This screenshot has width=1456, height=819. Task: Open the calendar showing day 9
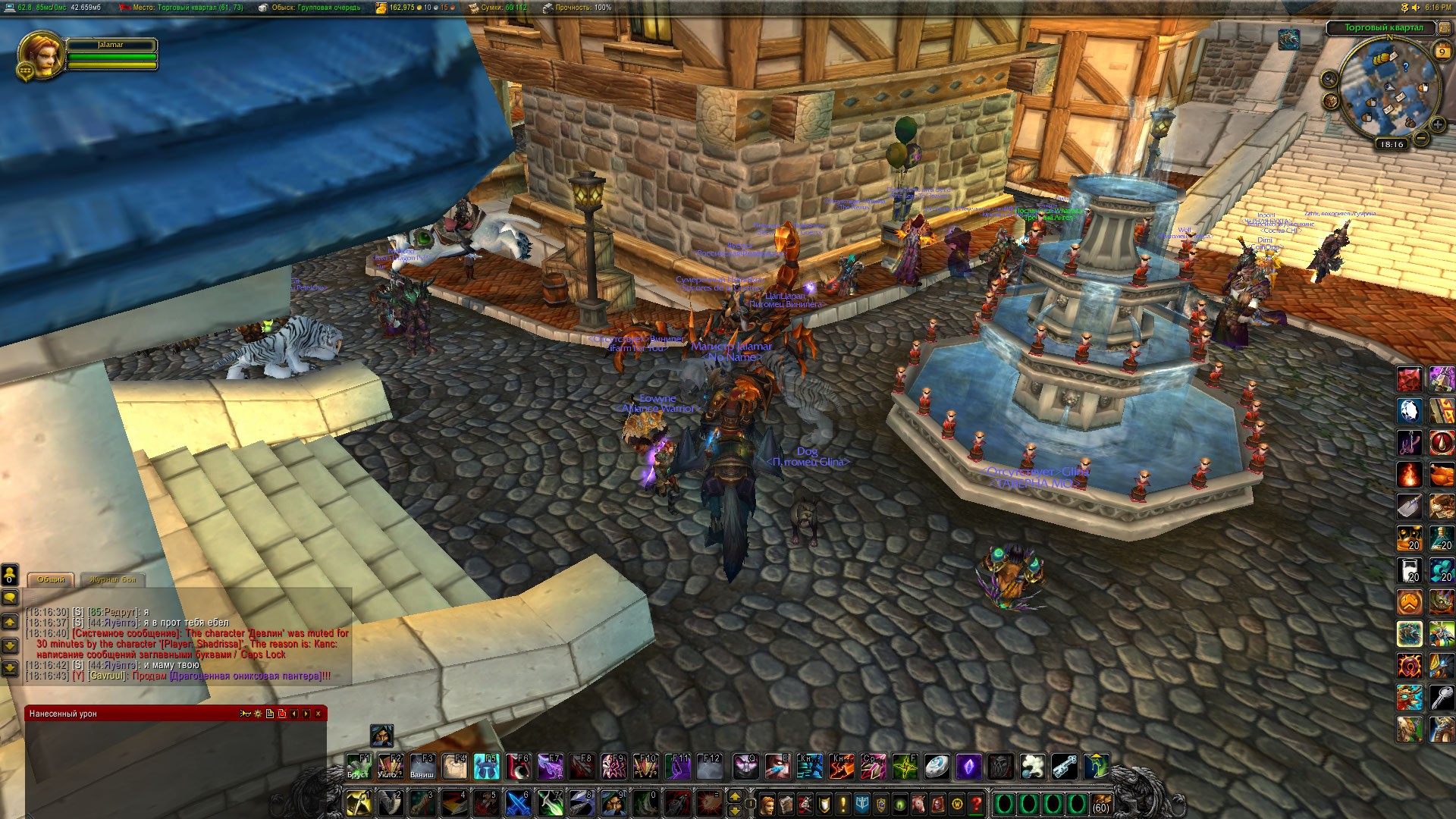[1442, 52]
